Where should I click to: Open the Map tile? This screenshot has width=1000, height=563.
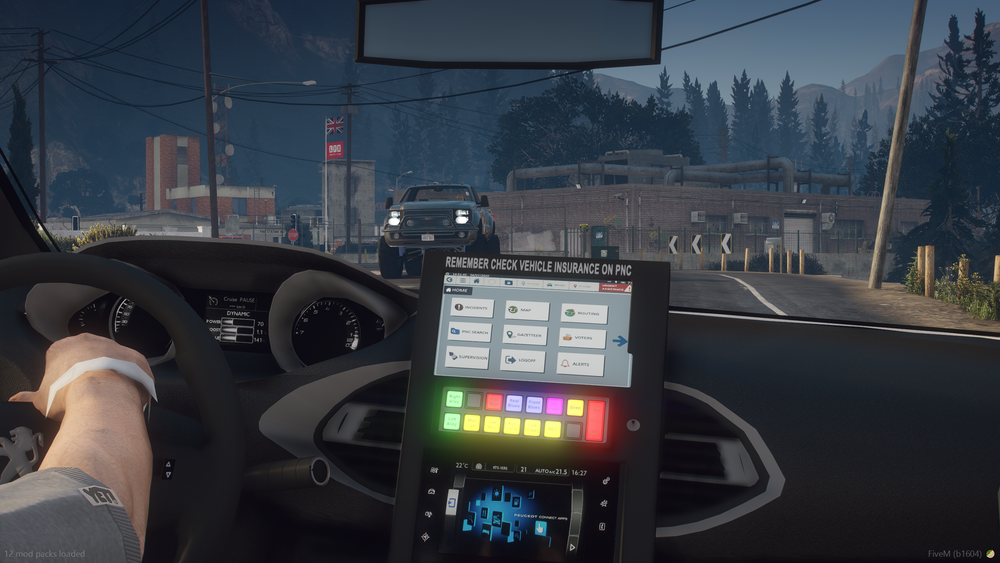click(x=528, y=311)
